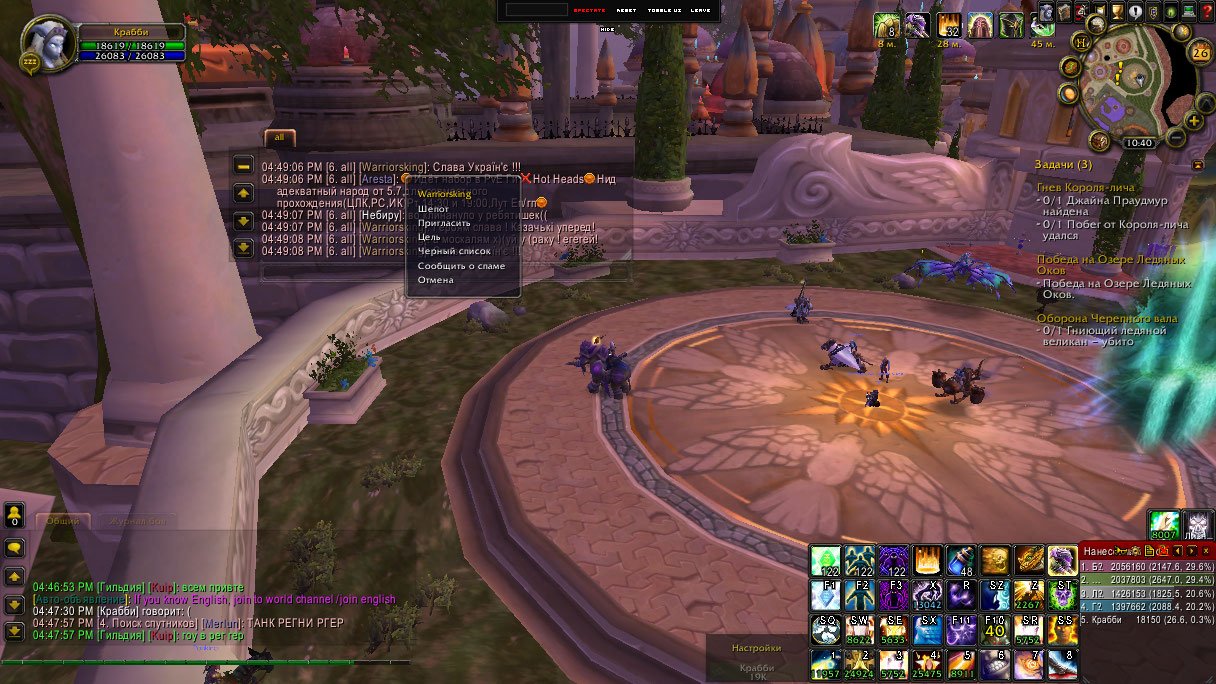Activate the ability bound to F10
1216x684 pixels.
tap(994, 629)
